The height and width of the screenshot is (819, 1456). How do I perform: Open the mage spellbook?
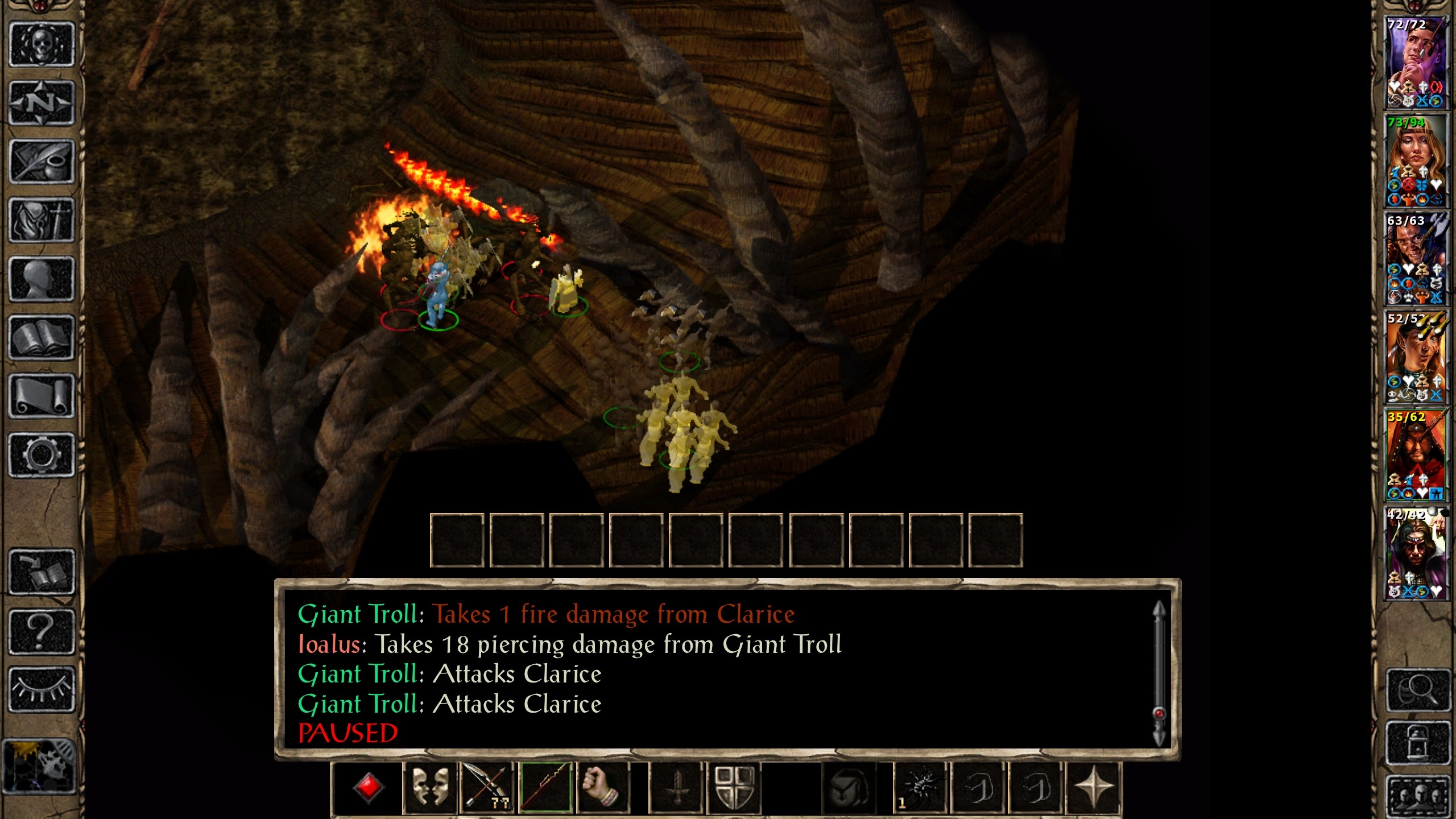42,338
